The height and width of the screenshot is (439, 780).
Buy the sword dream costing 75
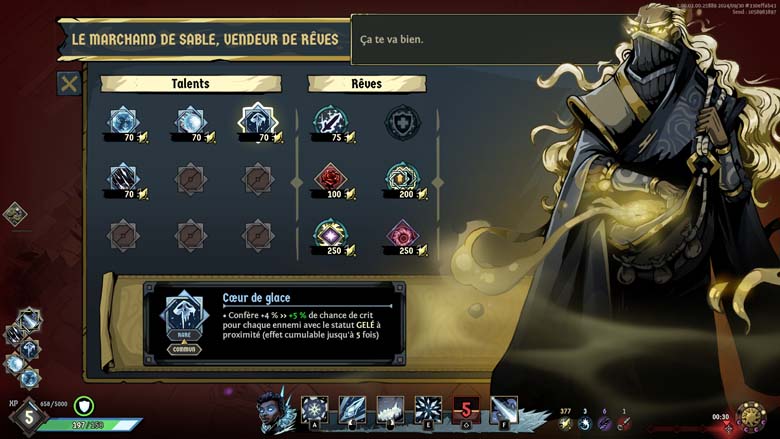(329, 122)
